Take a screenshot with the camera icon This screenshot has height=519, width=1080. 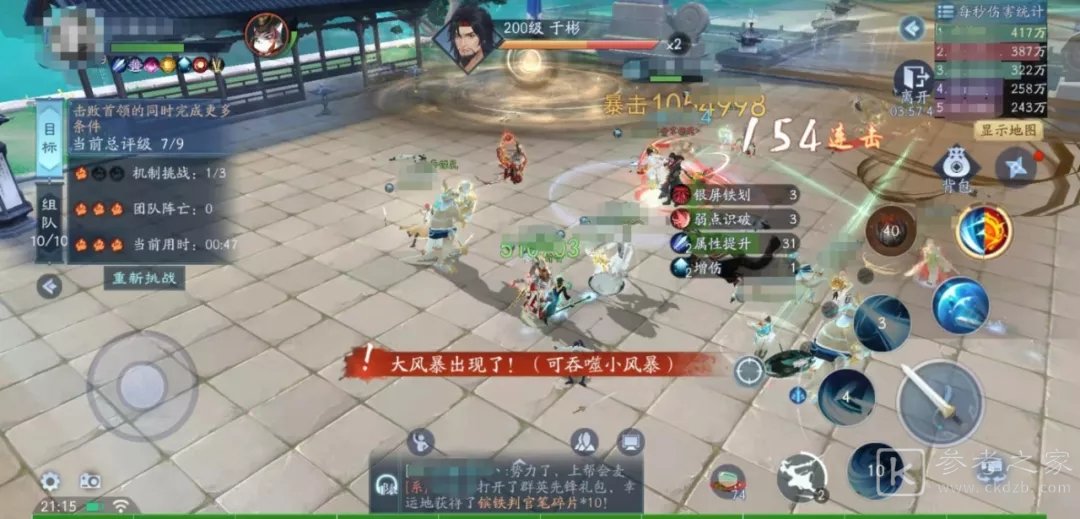90,481
